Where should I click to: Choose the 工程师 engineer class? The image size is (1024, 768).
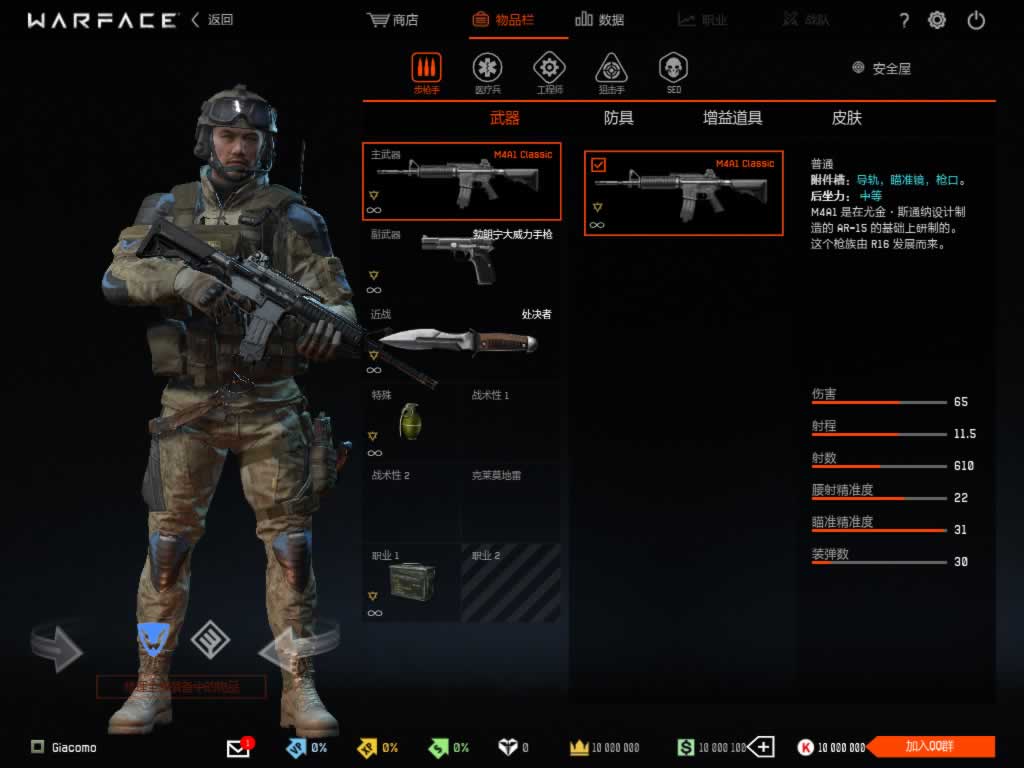click(549, 70)
